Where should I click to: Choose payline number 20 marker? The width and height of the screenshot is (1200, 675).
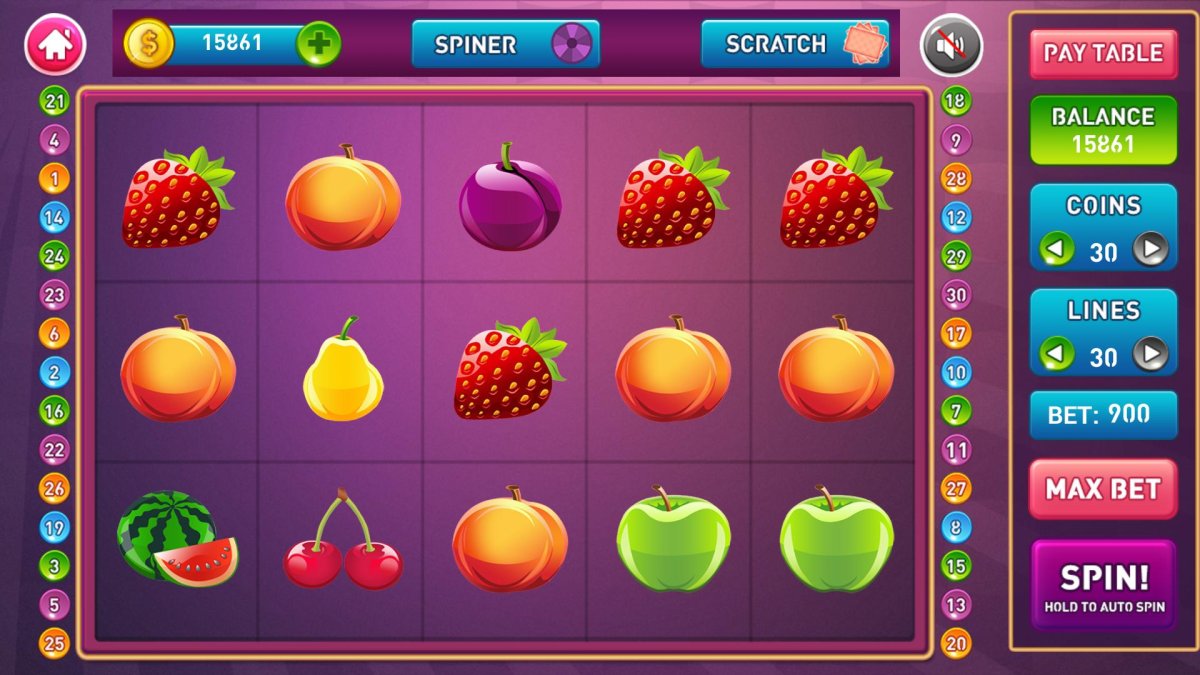(956, 643)
